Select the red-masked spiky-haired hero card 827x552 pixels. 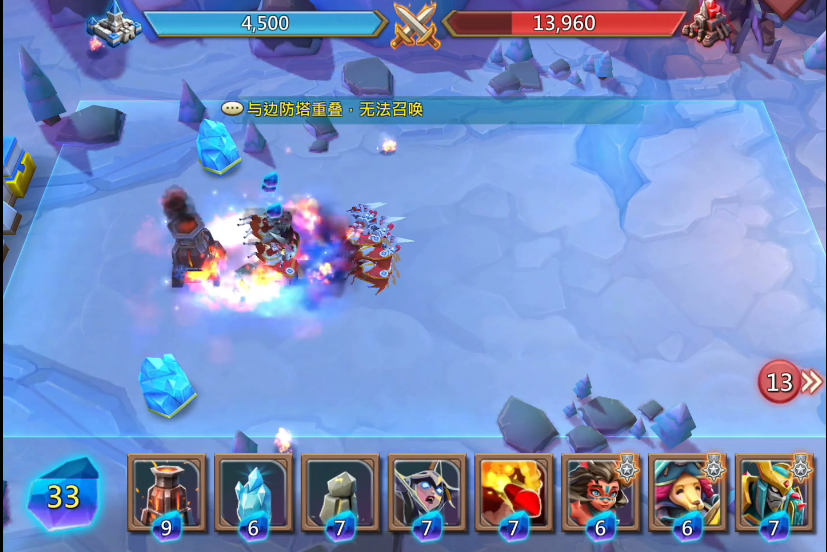600,491
